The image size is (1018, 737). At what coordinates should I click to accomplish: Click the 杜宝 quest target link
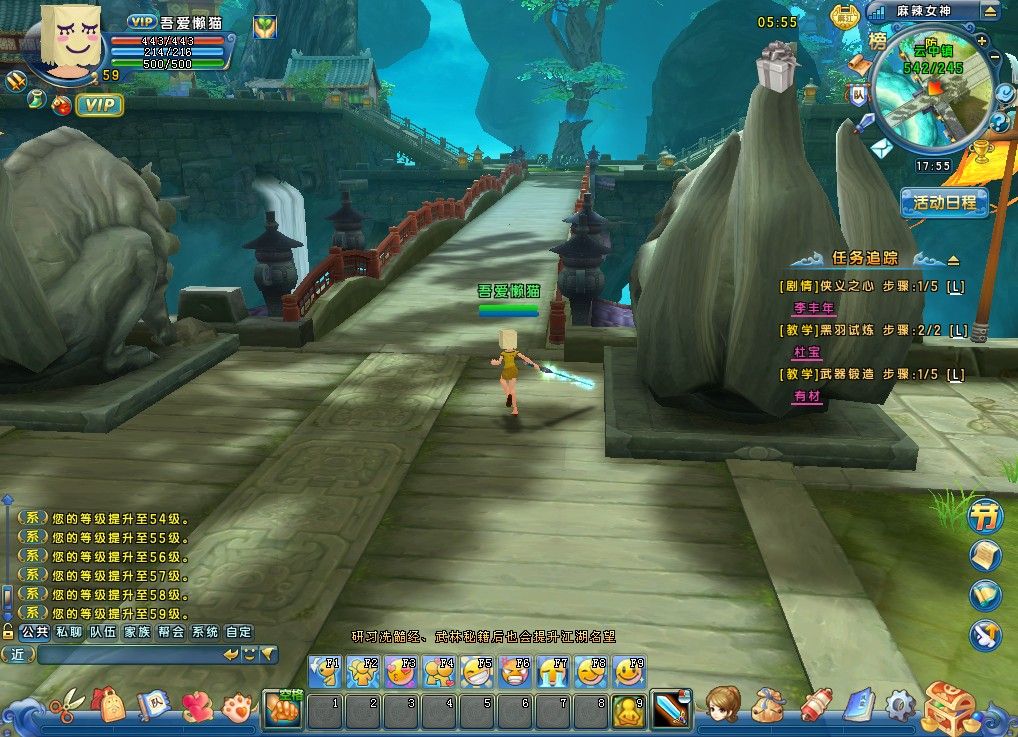tap(806, 352)
